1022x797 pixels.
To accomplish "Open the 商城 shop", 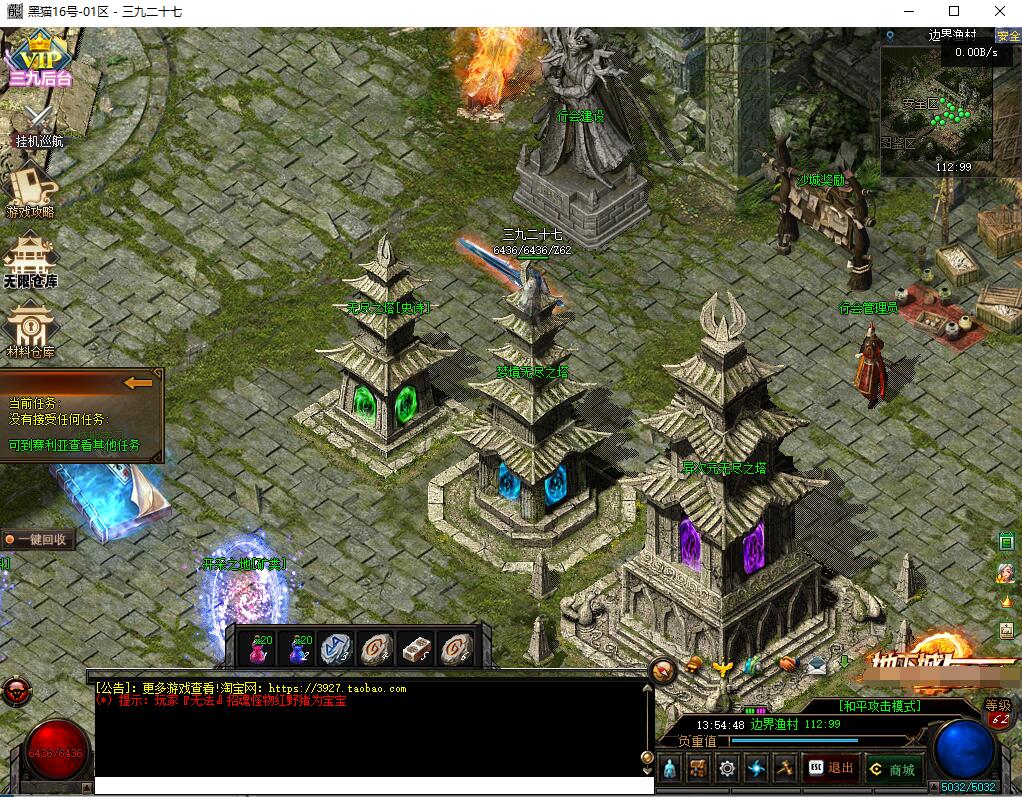I will click(x=892, y=769).
